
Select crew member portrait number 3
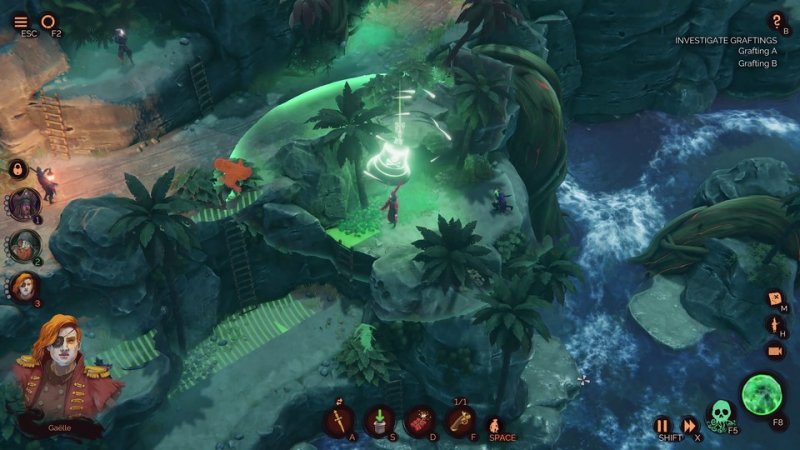coord(24,287)
